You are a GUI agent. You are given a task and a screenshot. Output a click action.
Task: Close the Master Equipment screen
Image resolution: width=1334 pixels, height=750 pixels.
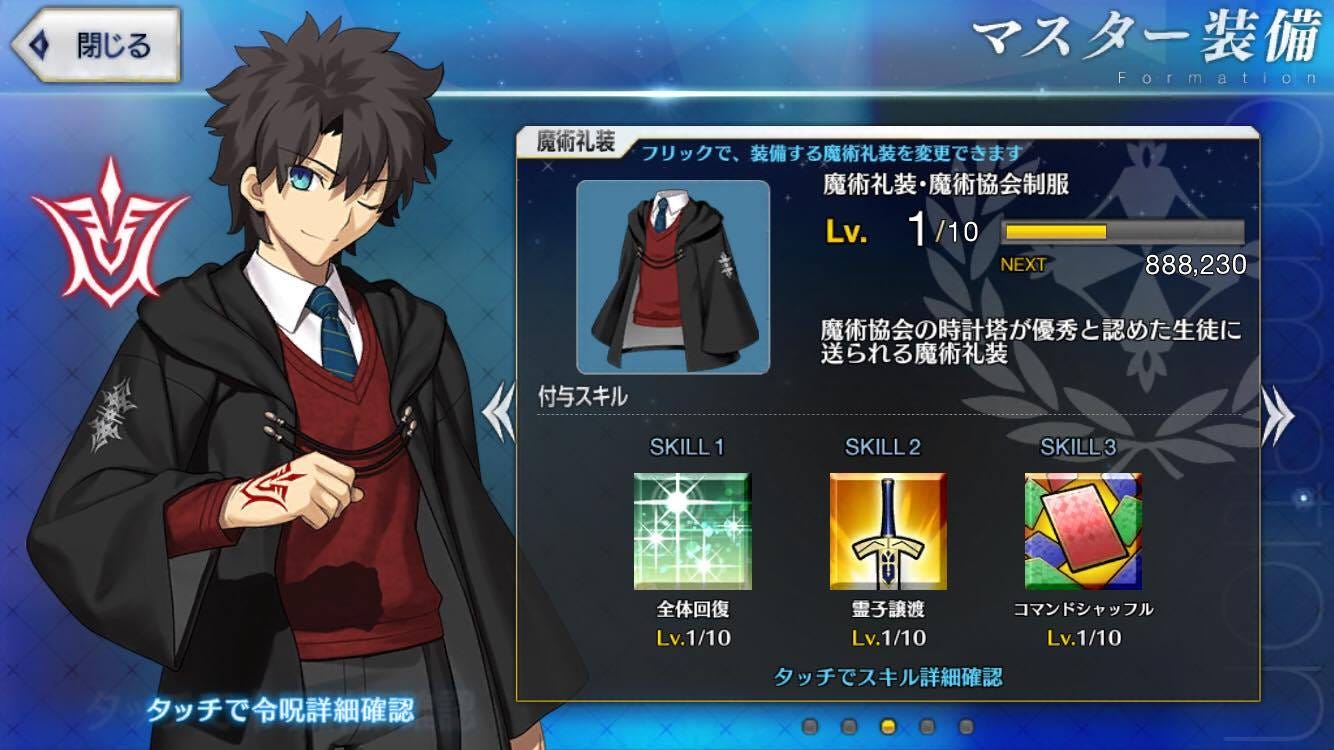95,45
